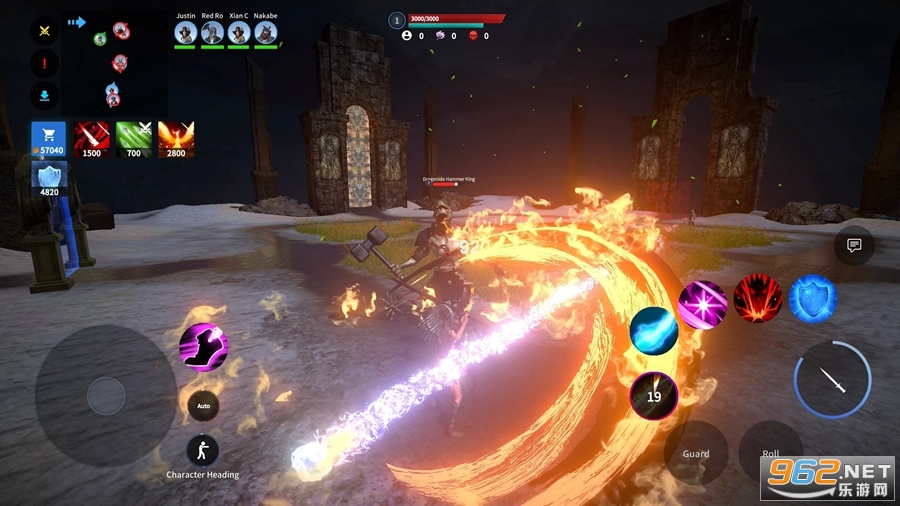900x506 pixels.
Task: Send the red exclamation alert ping
Action: (x=44, y=64)
